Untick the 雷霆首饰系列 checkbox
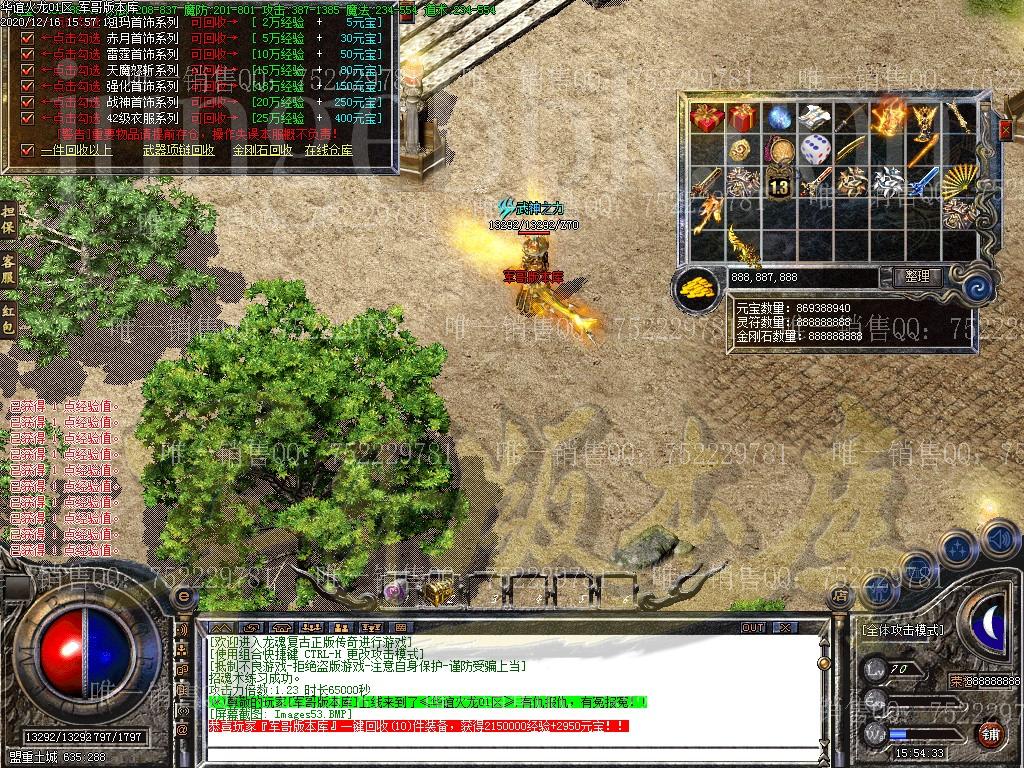Image resolution: width=1024 pixels, height=768 pixels. pos(28,55)
